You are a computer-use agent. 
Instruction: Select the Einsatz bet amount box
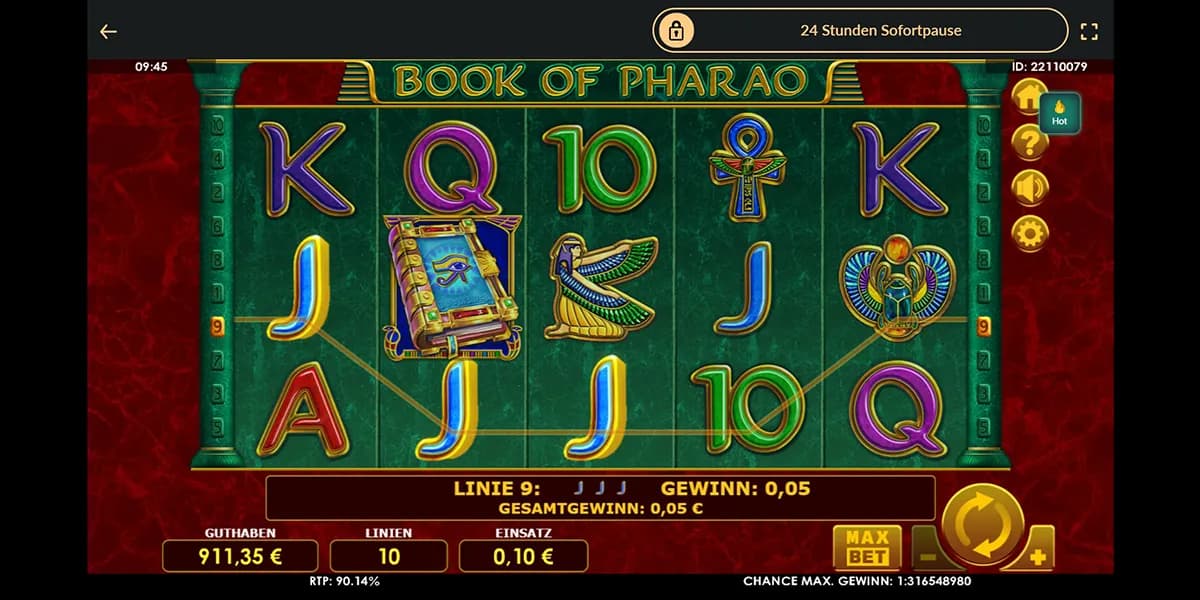523,556
